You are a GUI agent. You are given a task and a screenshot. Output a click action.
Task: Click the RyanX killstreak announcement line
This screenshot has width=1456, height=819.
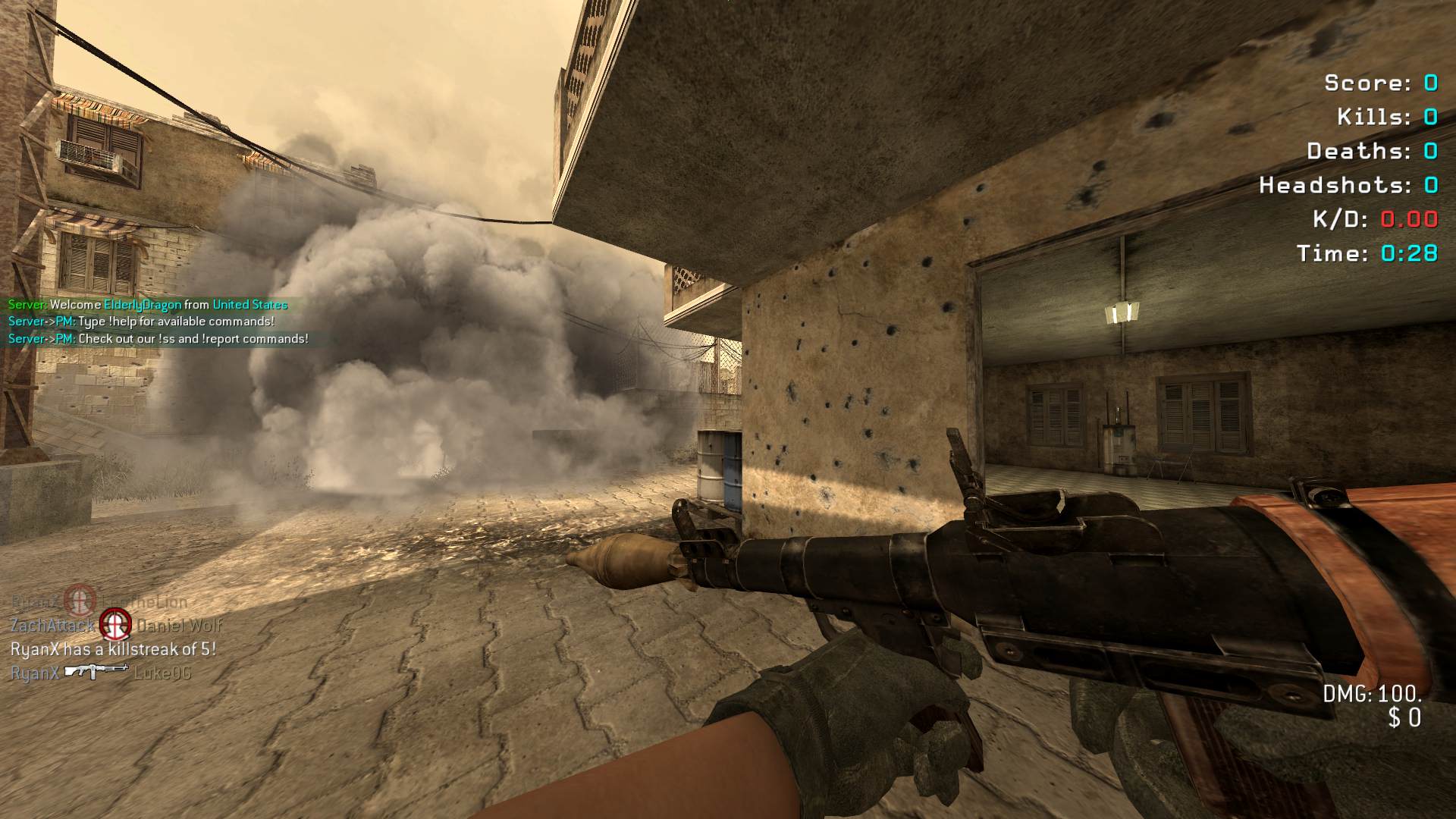coord(113,649)
